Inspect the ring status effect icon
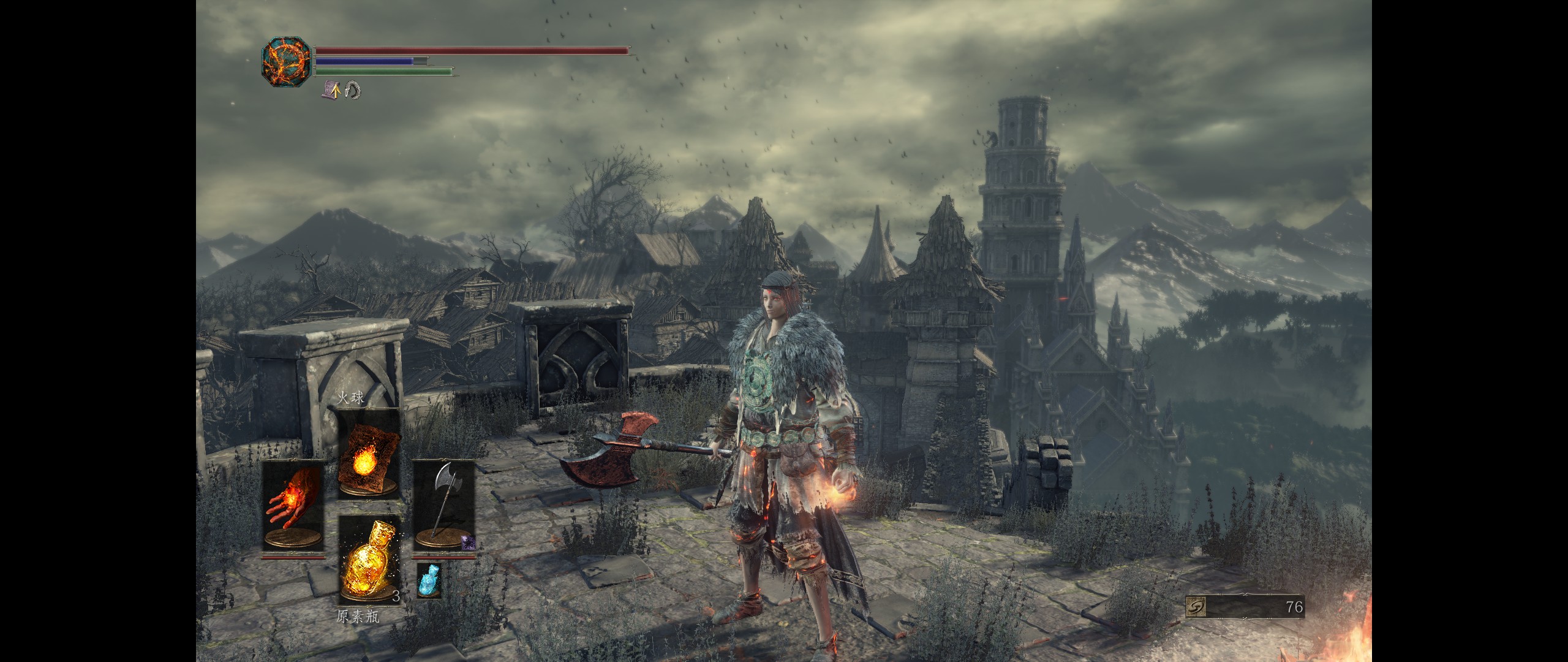This screenshot has width=1568, height=662. pyautogui.click(x=353, y=91)
